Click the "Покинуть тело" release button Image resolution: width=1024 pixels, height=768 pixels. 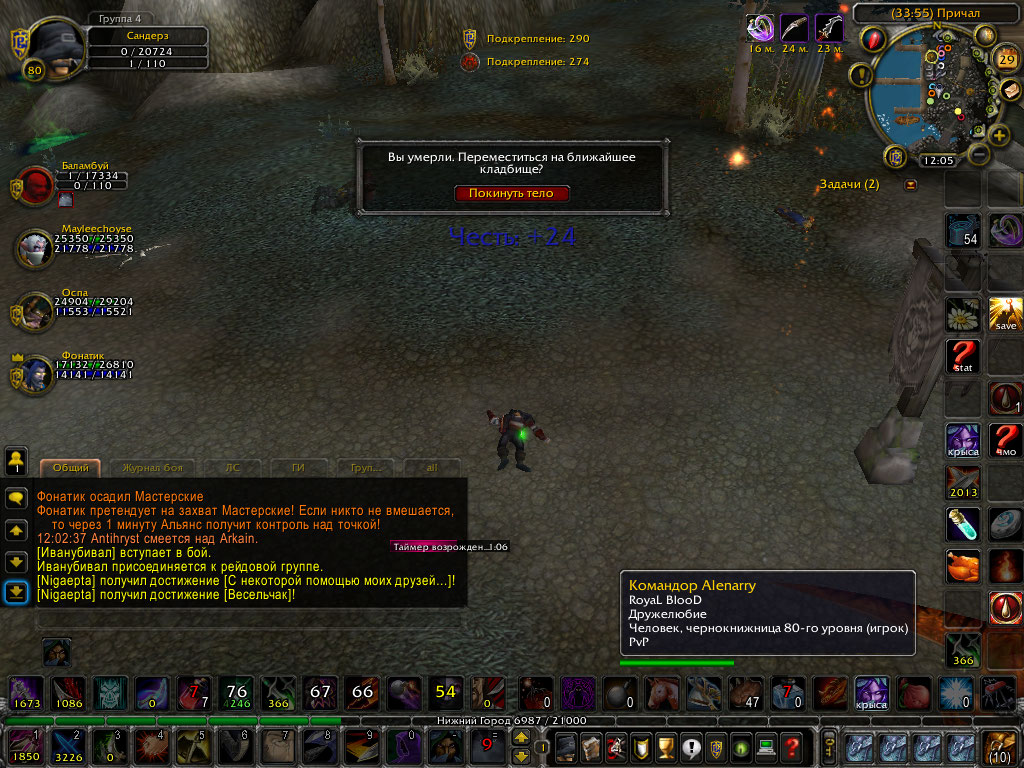click(512, 193)
